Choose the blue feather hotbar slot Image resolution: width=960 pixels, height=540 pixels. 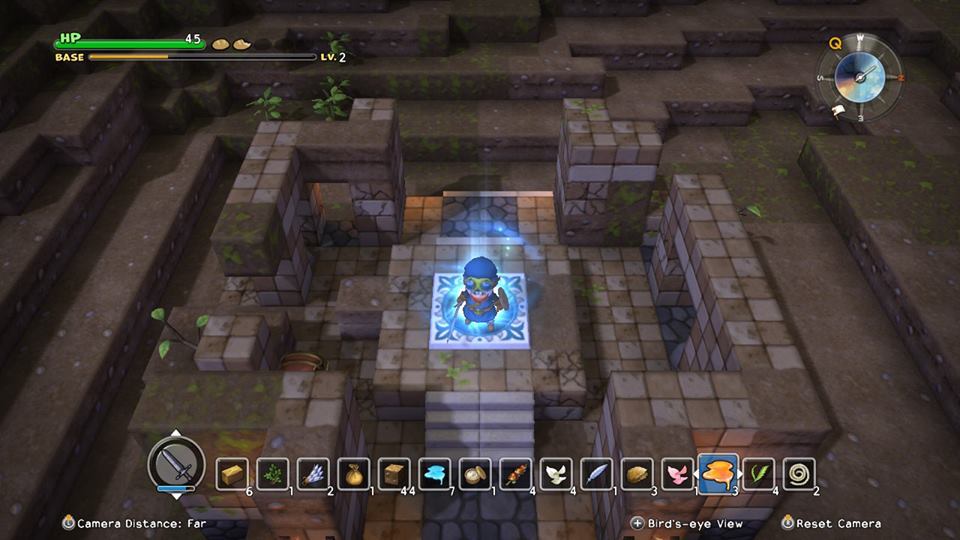(x=597, y=474)
